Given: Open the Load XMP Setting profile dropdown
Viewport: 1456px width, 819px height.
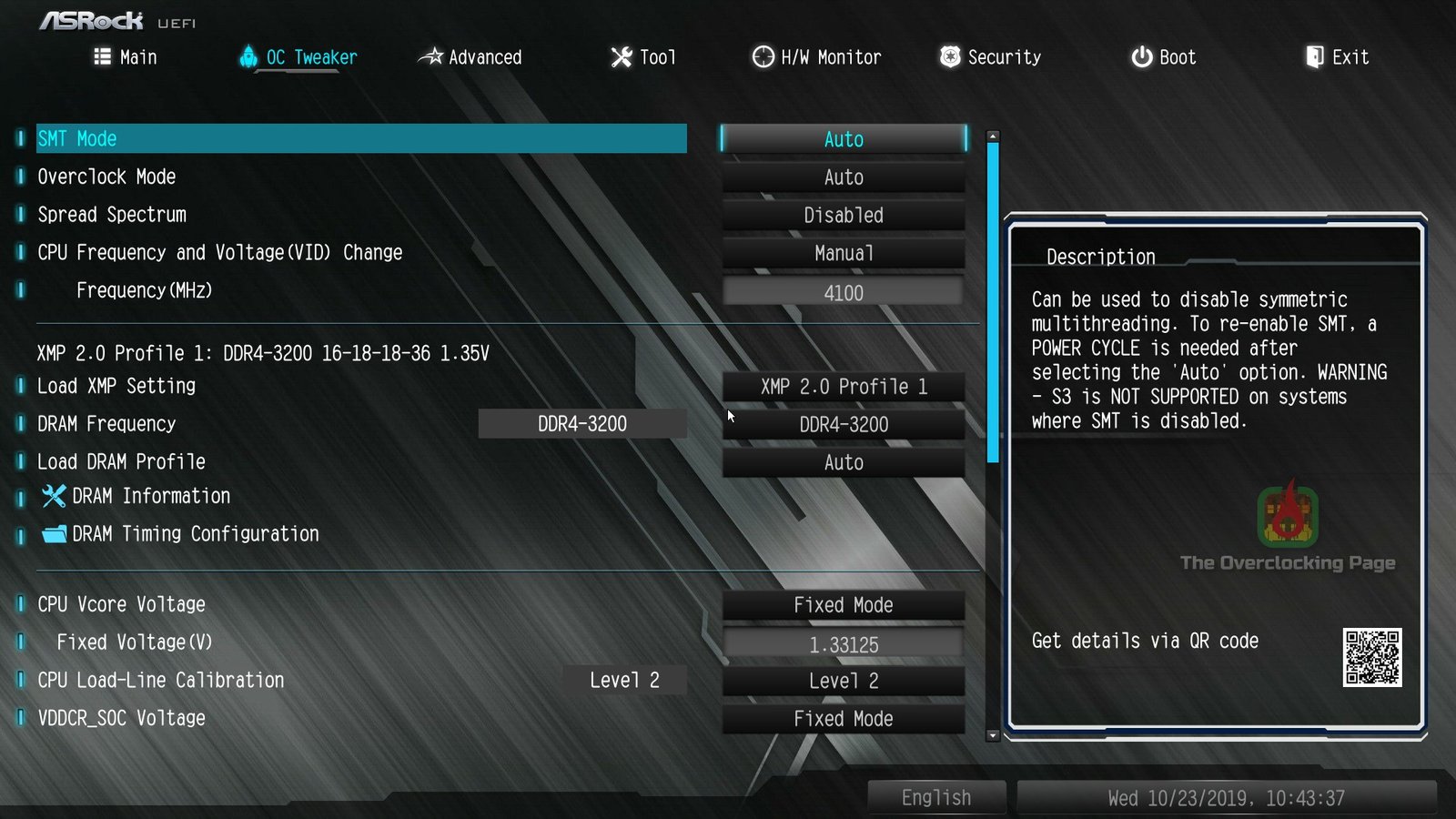Looking at the screenshot, I should (x=843, y=386).
